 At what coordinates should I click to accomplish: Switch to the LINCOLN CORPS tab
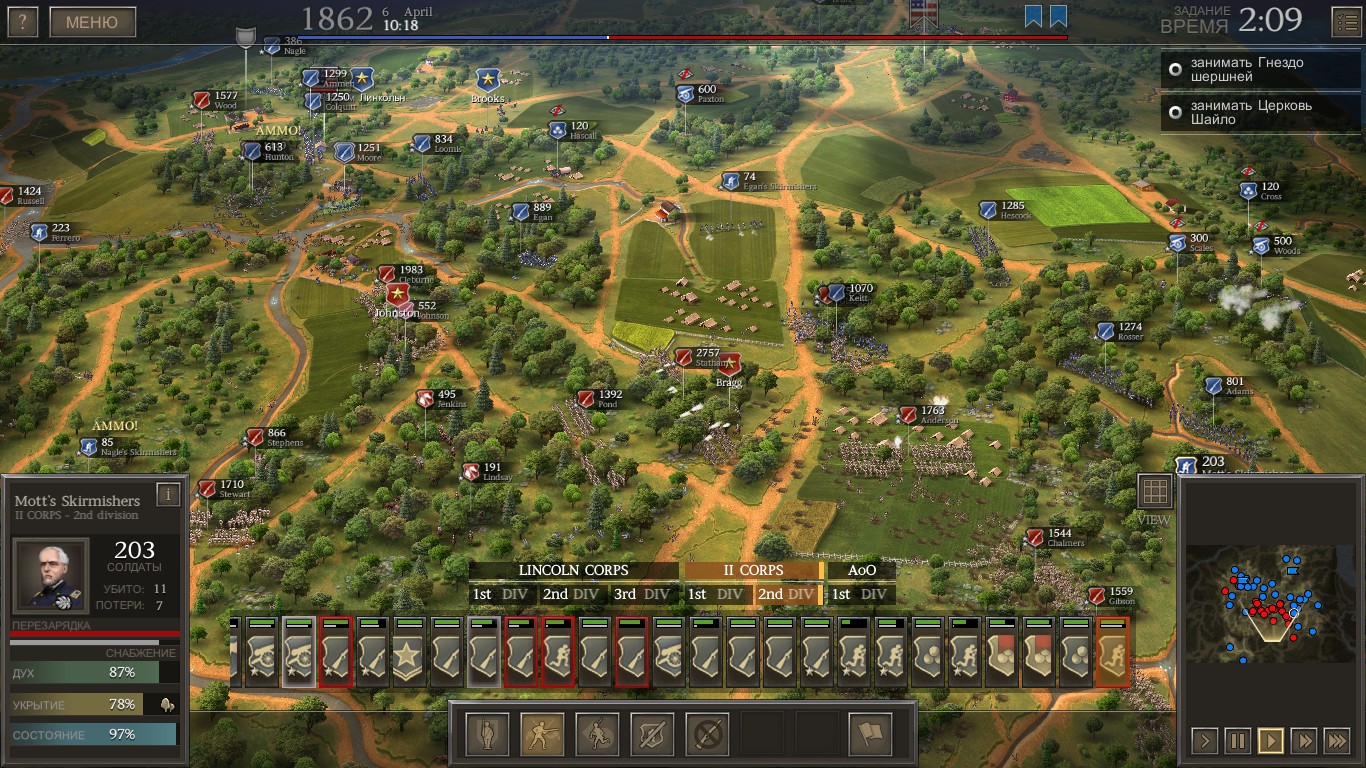[x=573, y=571]
